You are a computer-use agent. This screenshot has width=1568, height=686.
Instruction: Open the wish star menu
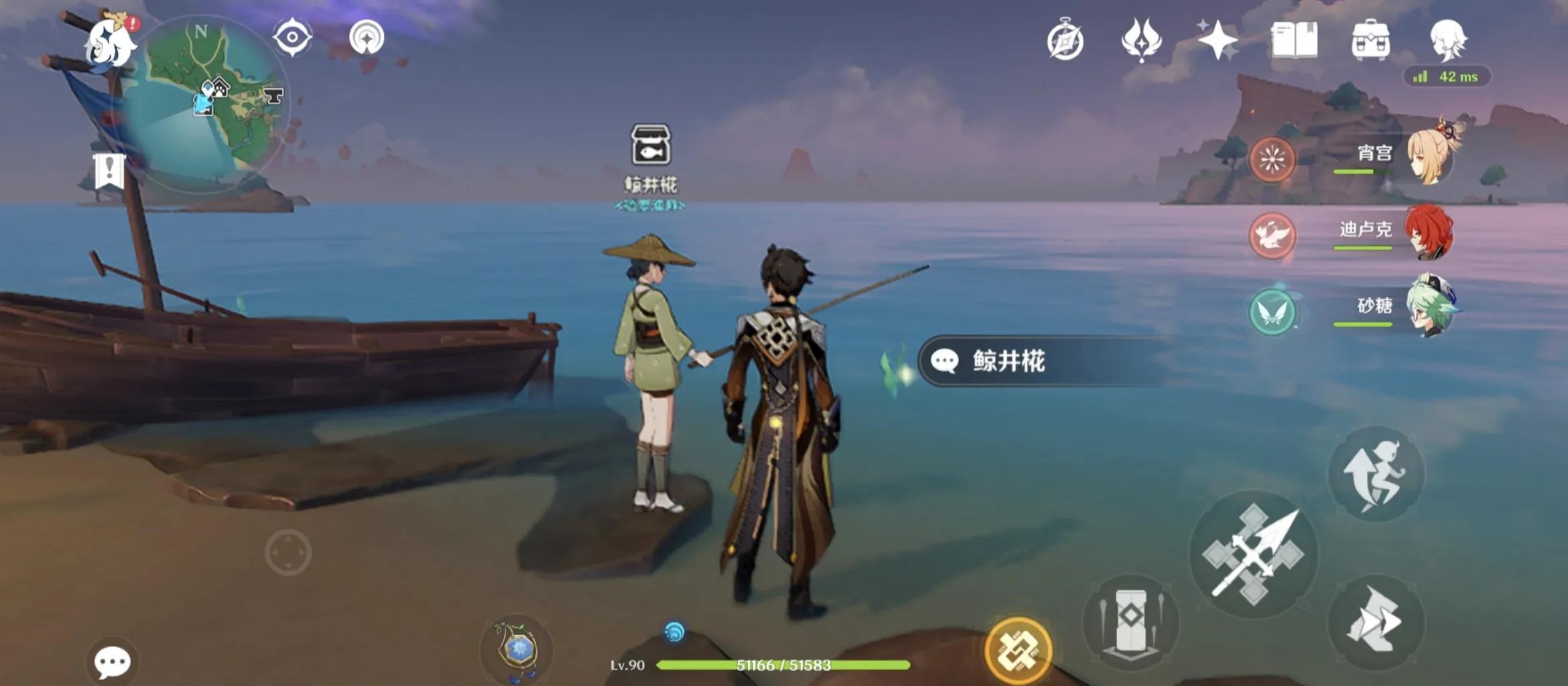click(1218, 40)
